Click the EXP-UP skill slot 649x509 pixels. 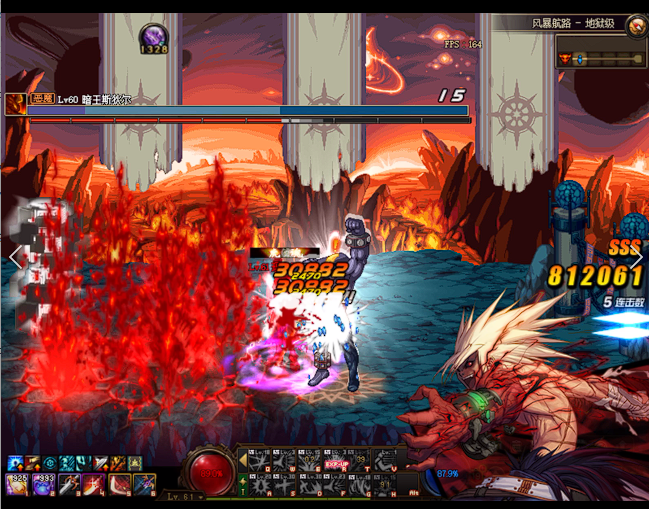[x=335, y=461]
